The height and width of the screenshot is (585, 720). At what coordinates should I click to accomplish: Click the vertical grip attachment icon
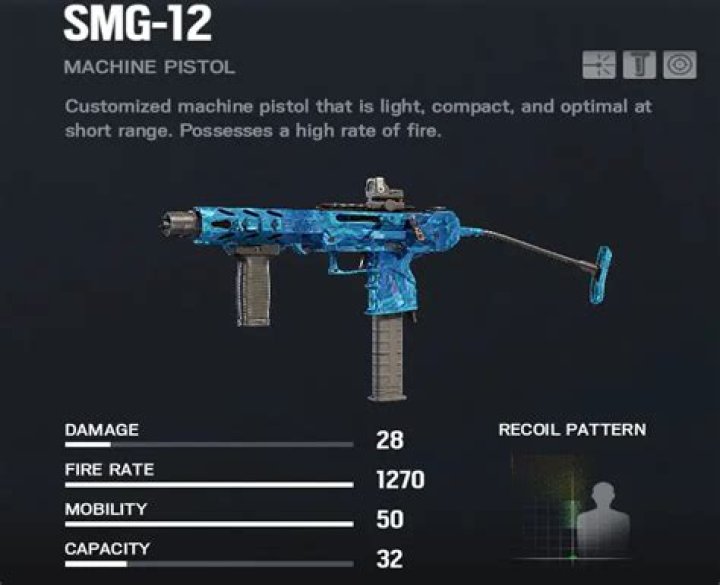[x=639, y=65]
